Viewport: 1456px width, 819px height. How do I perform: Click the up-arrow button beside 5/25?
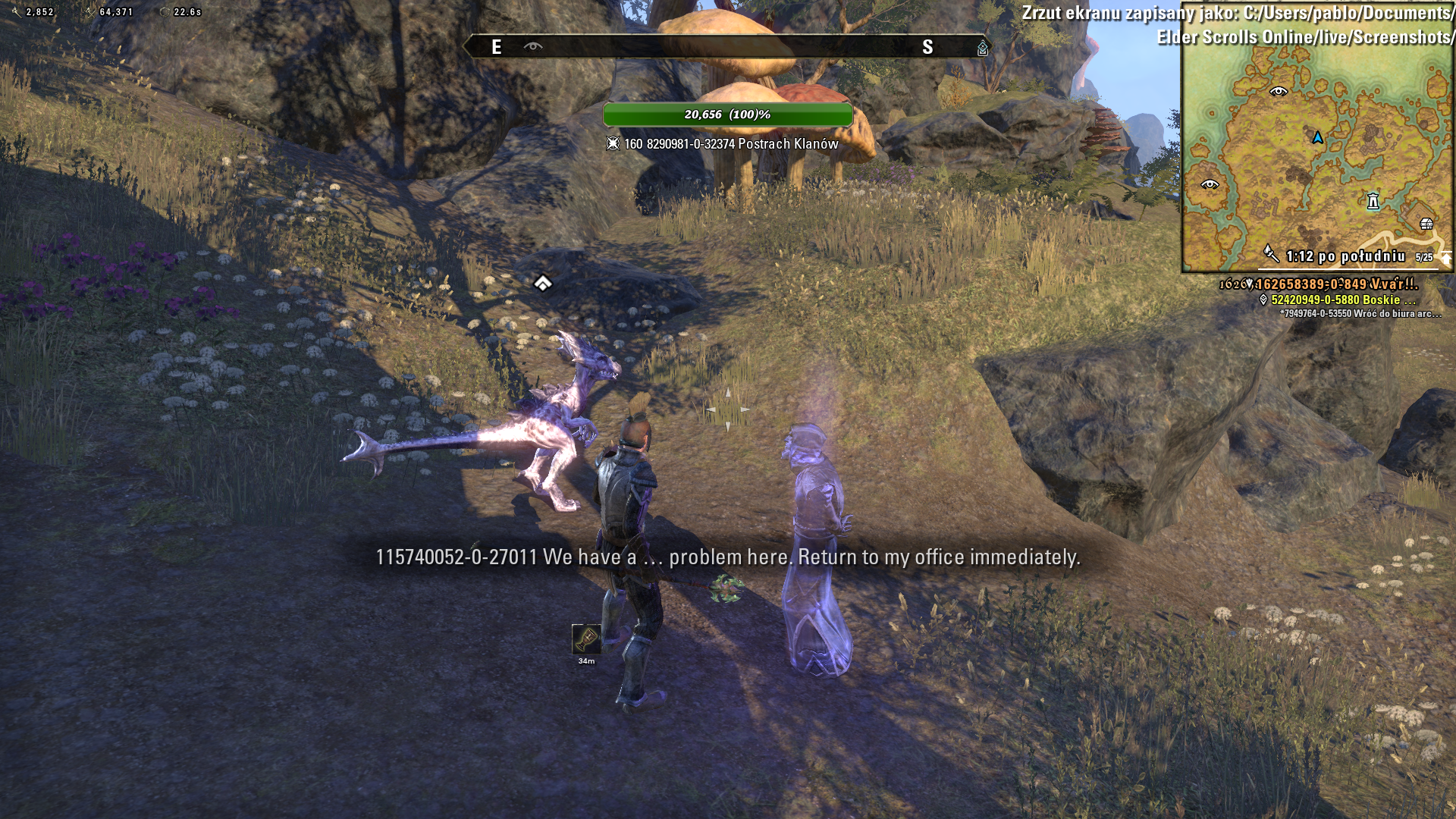click(1445, 258)
